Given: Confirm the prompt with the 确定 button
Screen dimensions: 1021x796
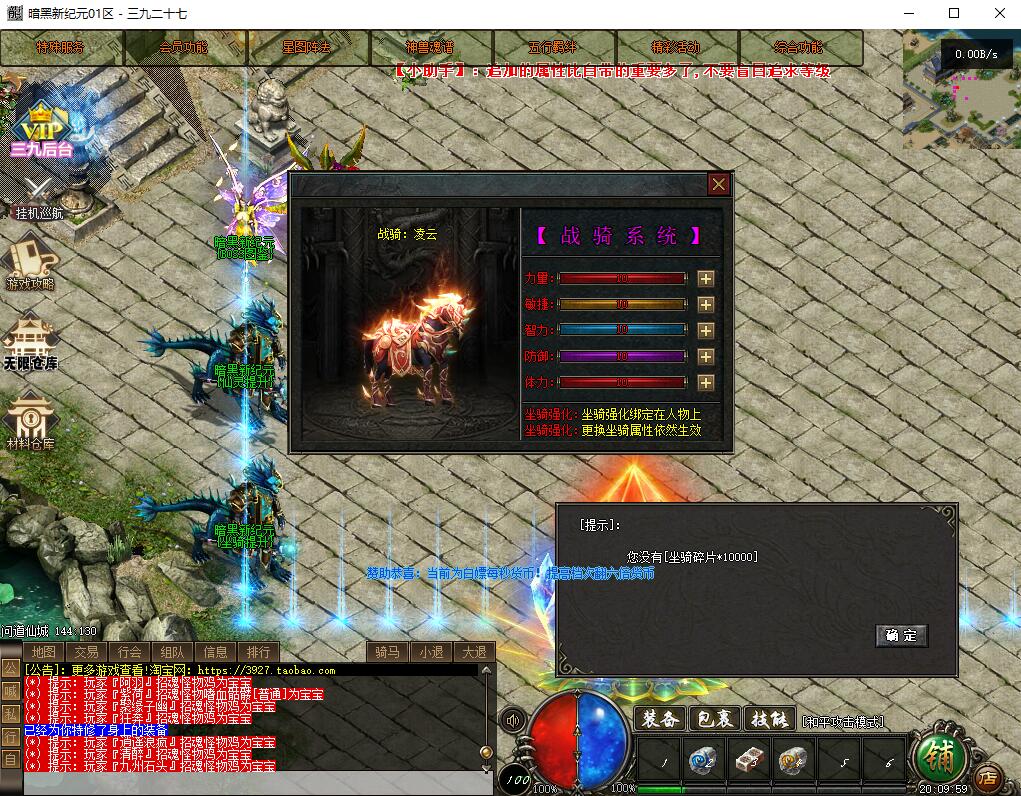Looking at the screenshot, I should coord(901,635).
